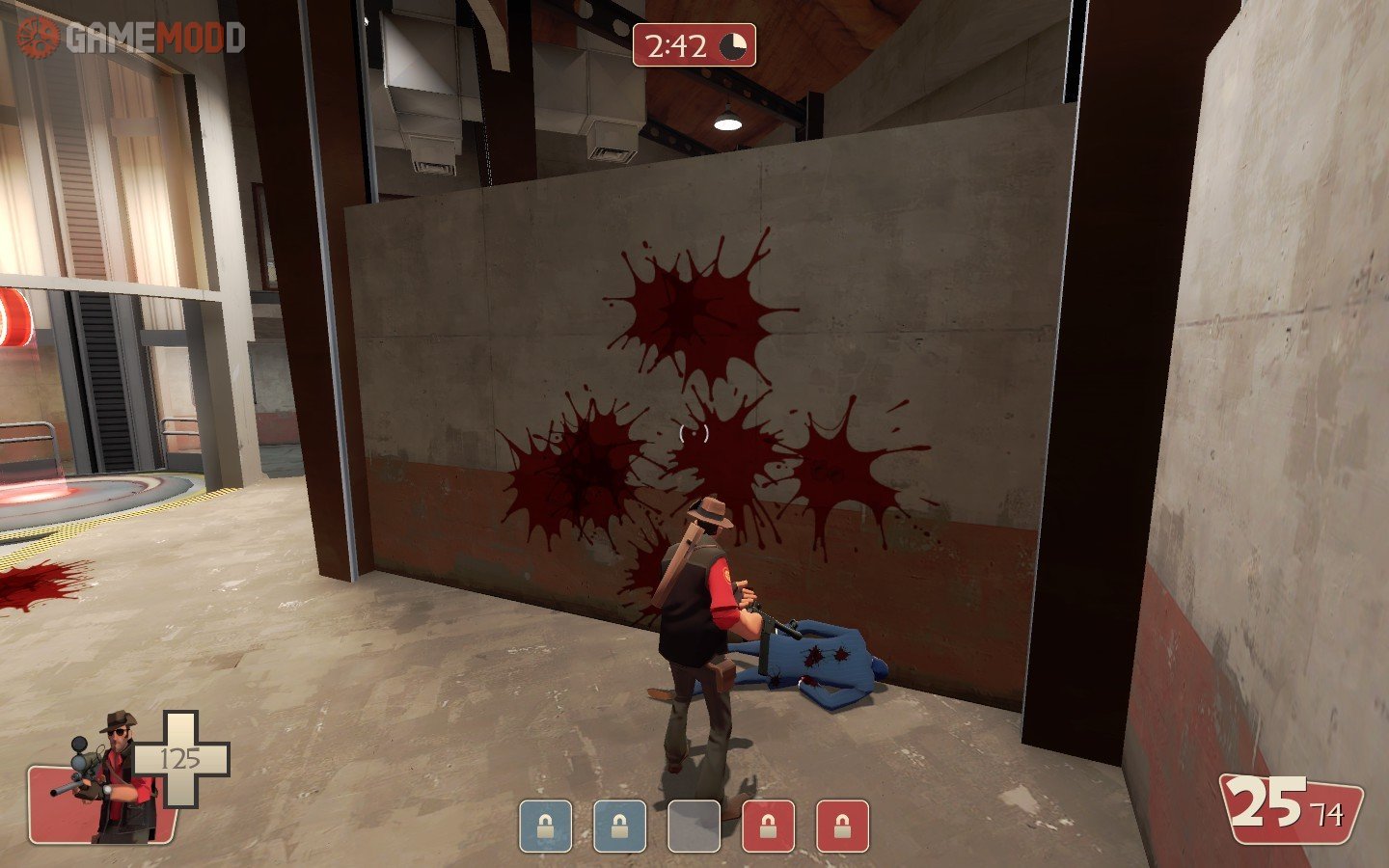This screenshot has height=868, width=1389.
Task: Open the GameModd watermark logo
Action: (131, 38)
